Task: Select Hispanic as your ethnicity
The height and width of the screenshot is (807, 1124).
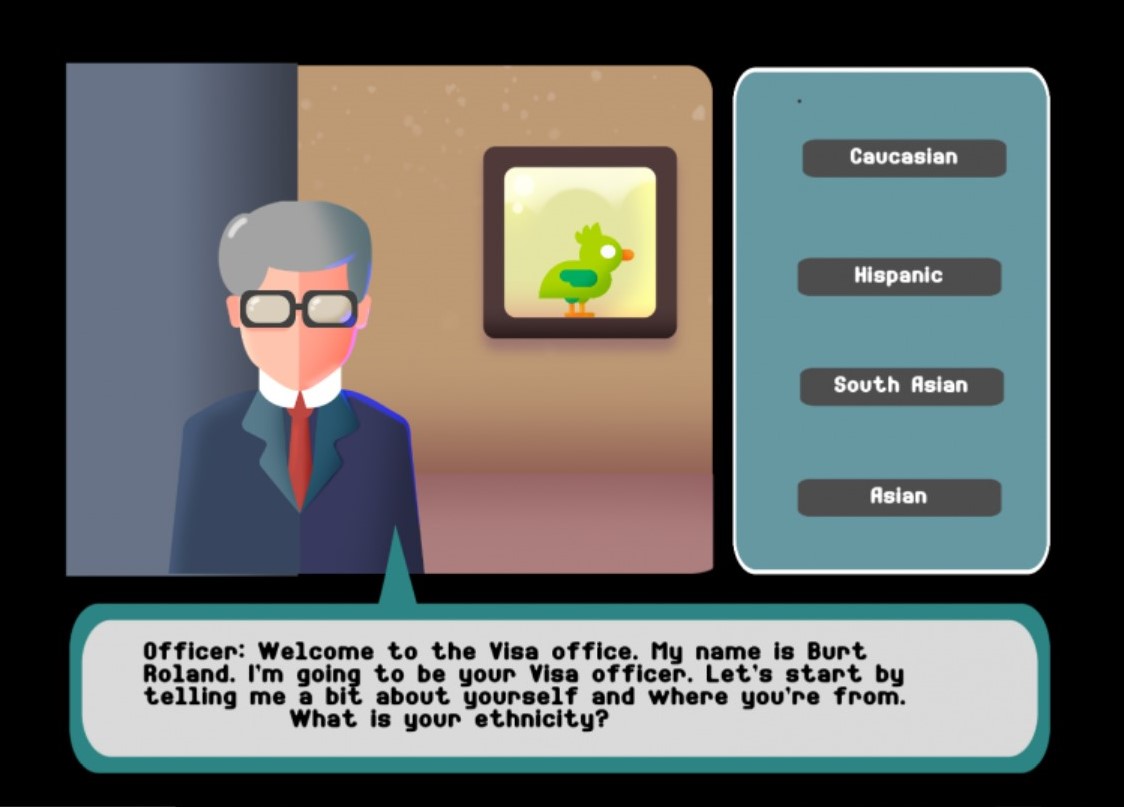Action: (x=898, y=276)
